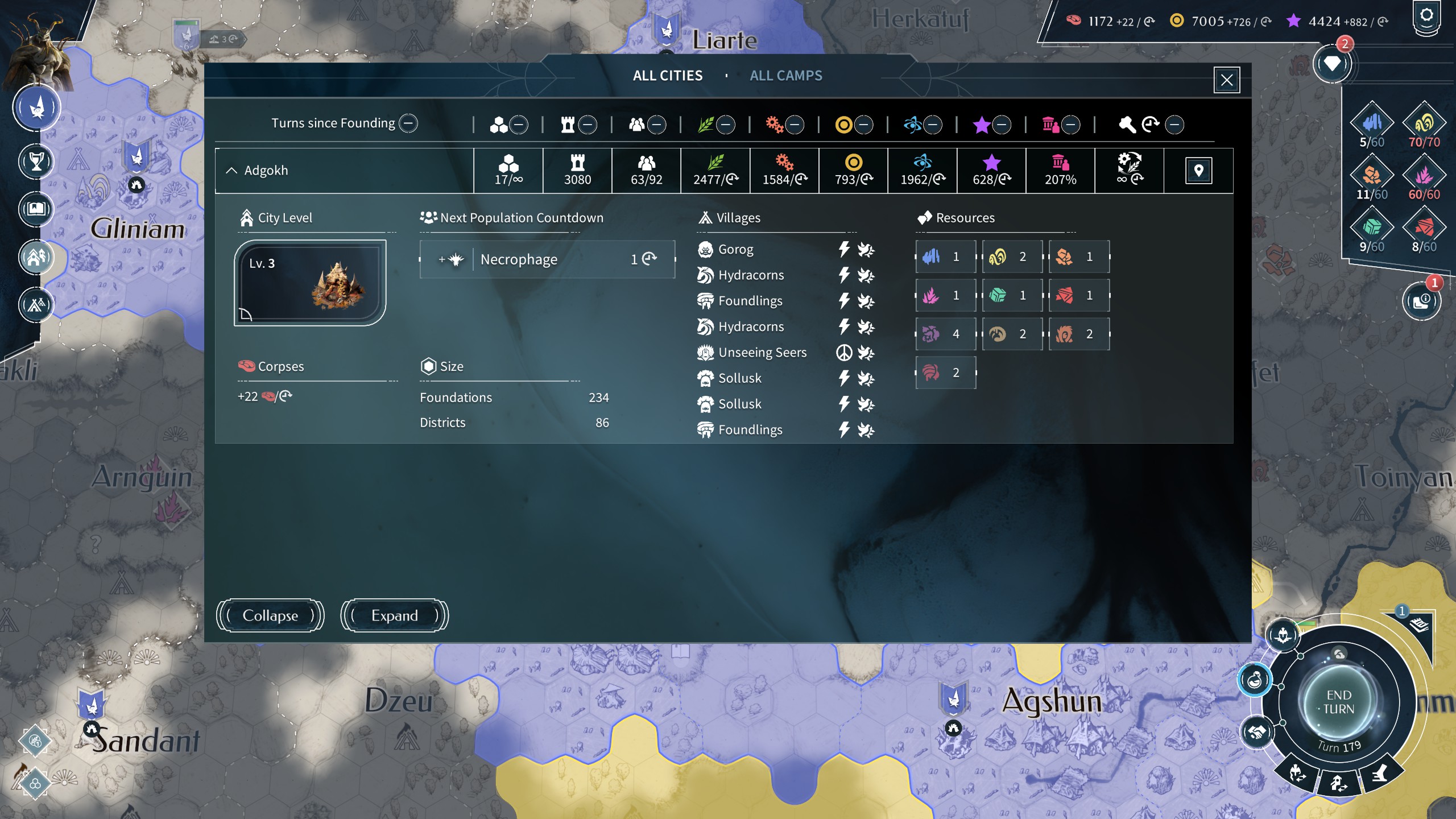Select the Necrophage population countdown row
Viewport: 1456px width, 819px height.
tap(547, 259)
